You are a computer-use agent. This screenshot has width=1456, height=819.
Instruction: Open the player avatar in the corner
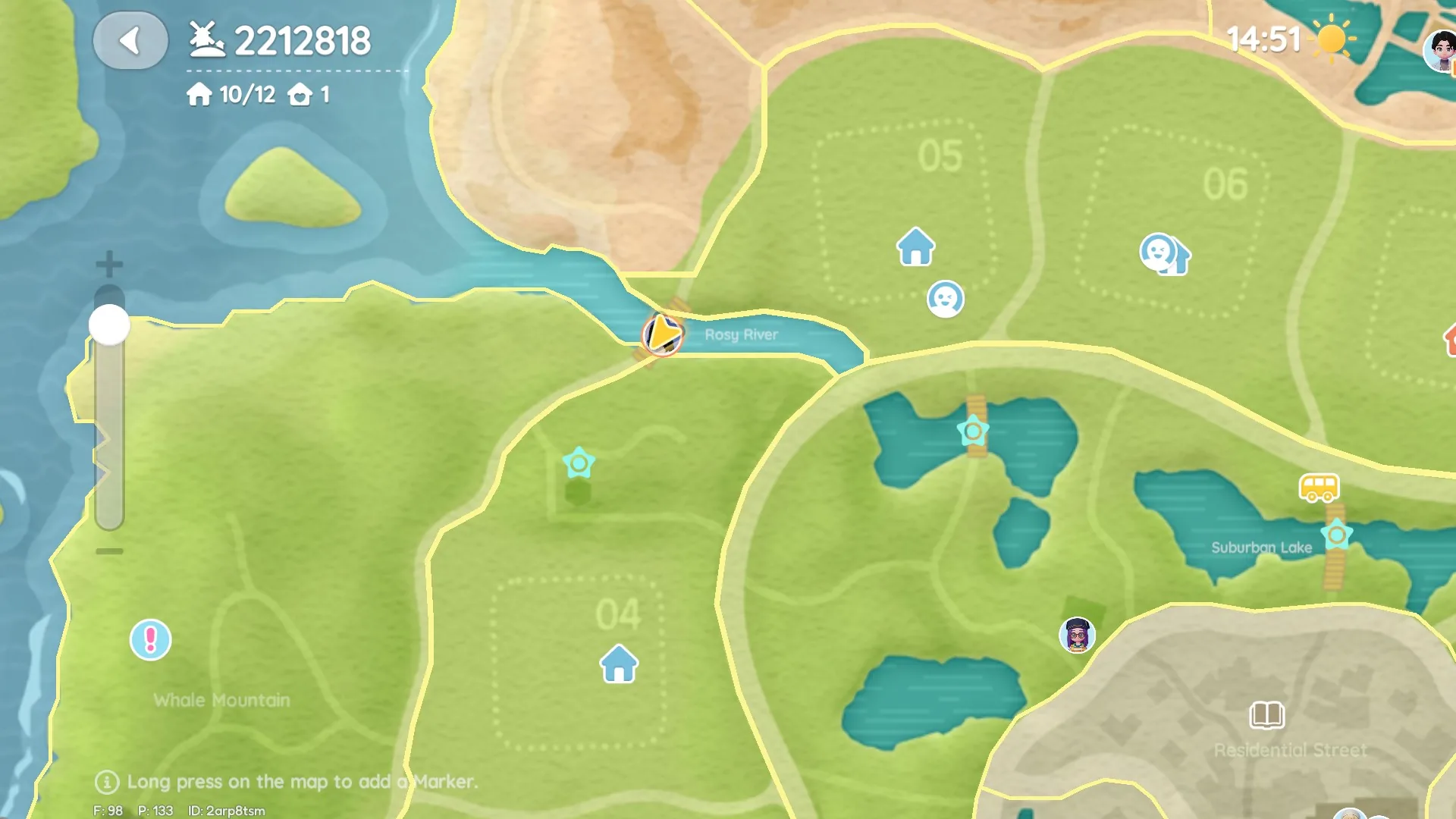[x=1440, y=50]
